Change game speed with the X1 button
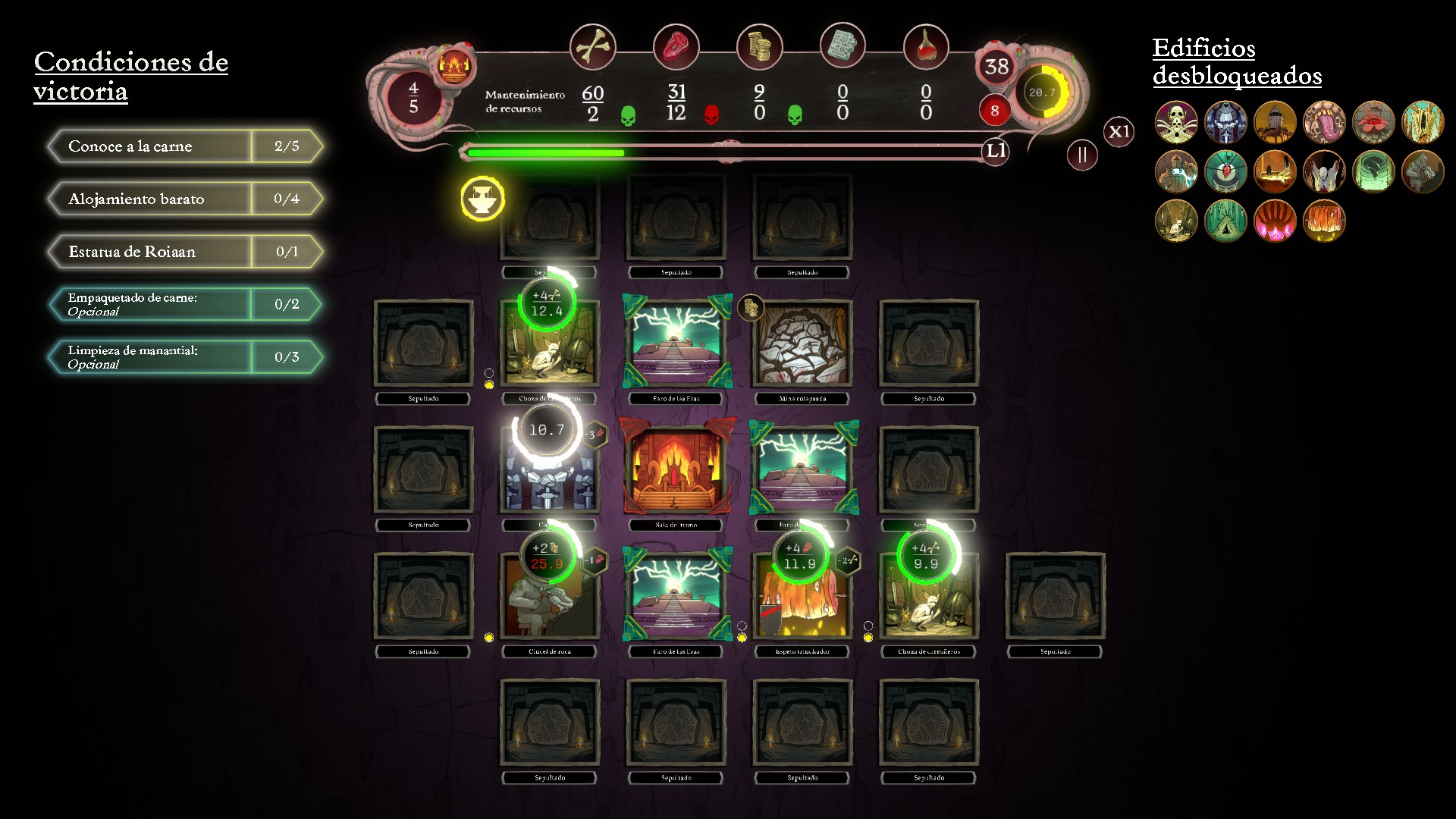 click(1119, 131)
